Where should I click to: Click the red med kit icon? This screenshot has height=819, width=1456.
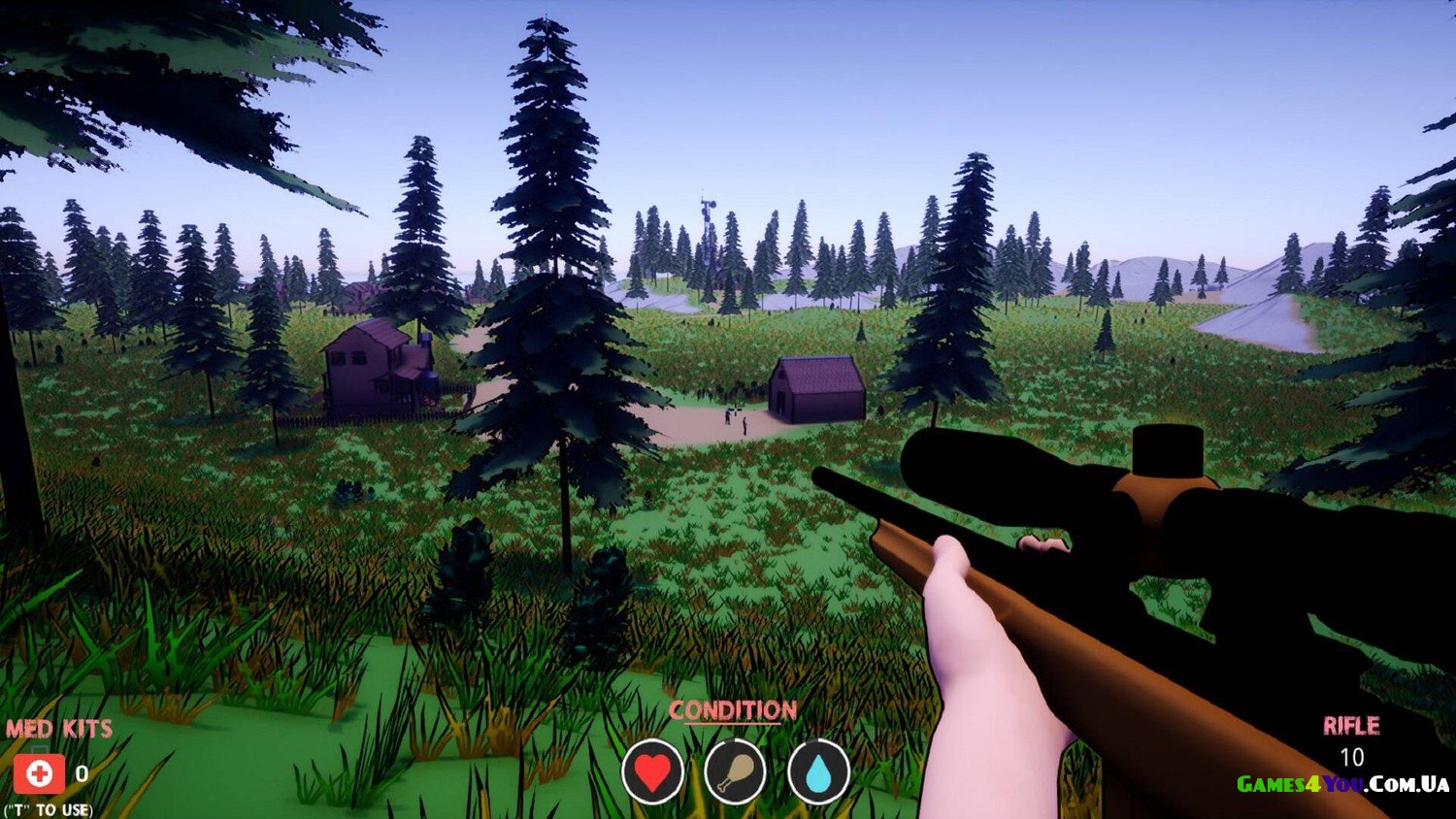39,773
